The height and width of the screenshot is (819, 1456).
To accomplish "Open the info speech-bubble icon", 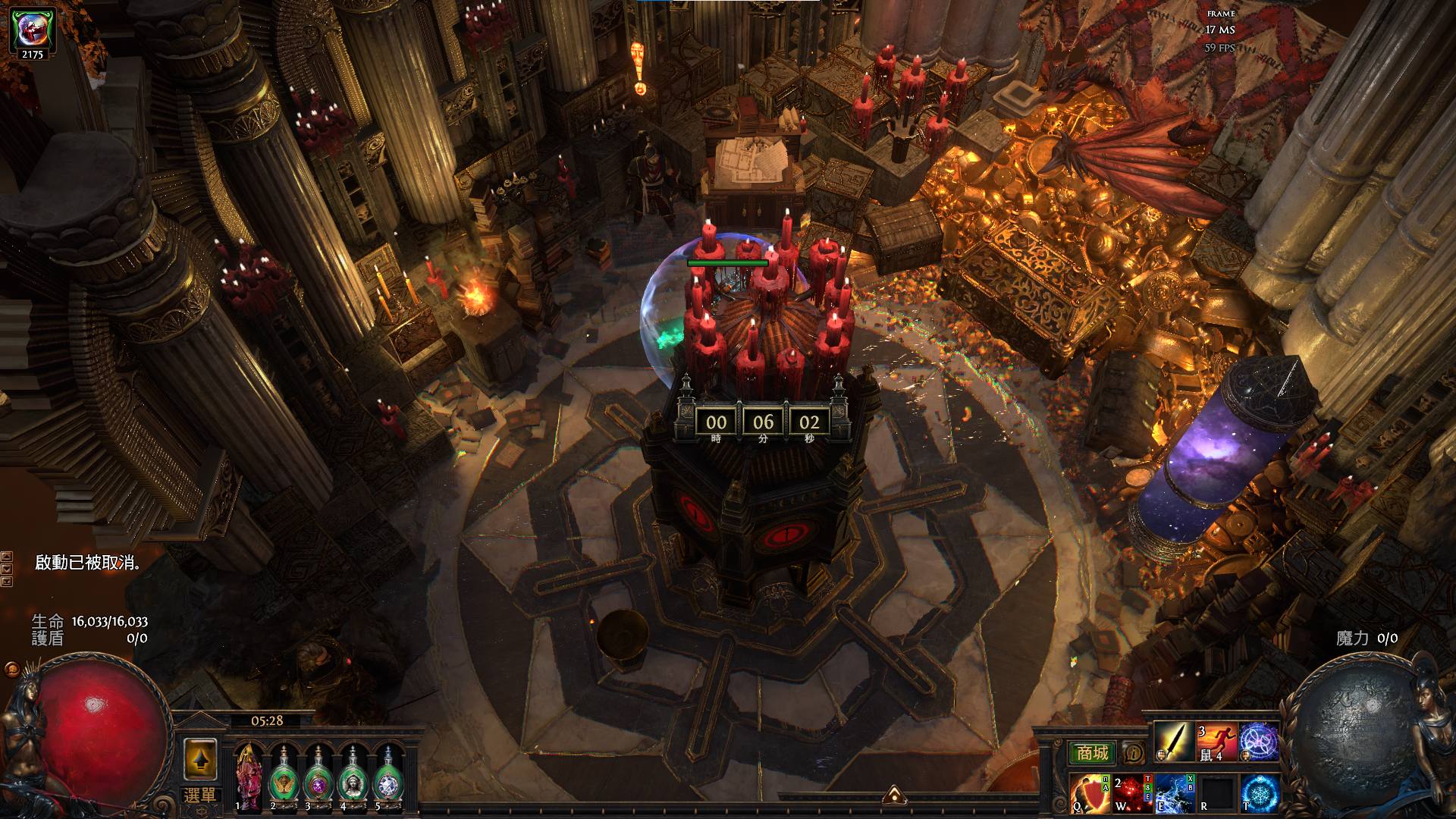I will 1133,753.
